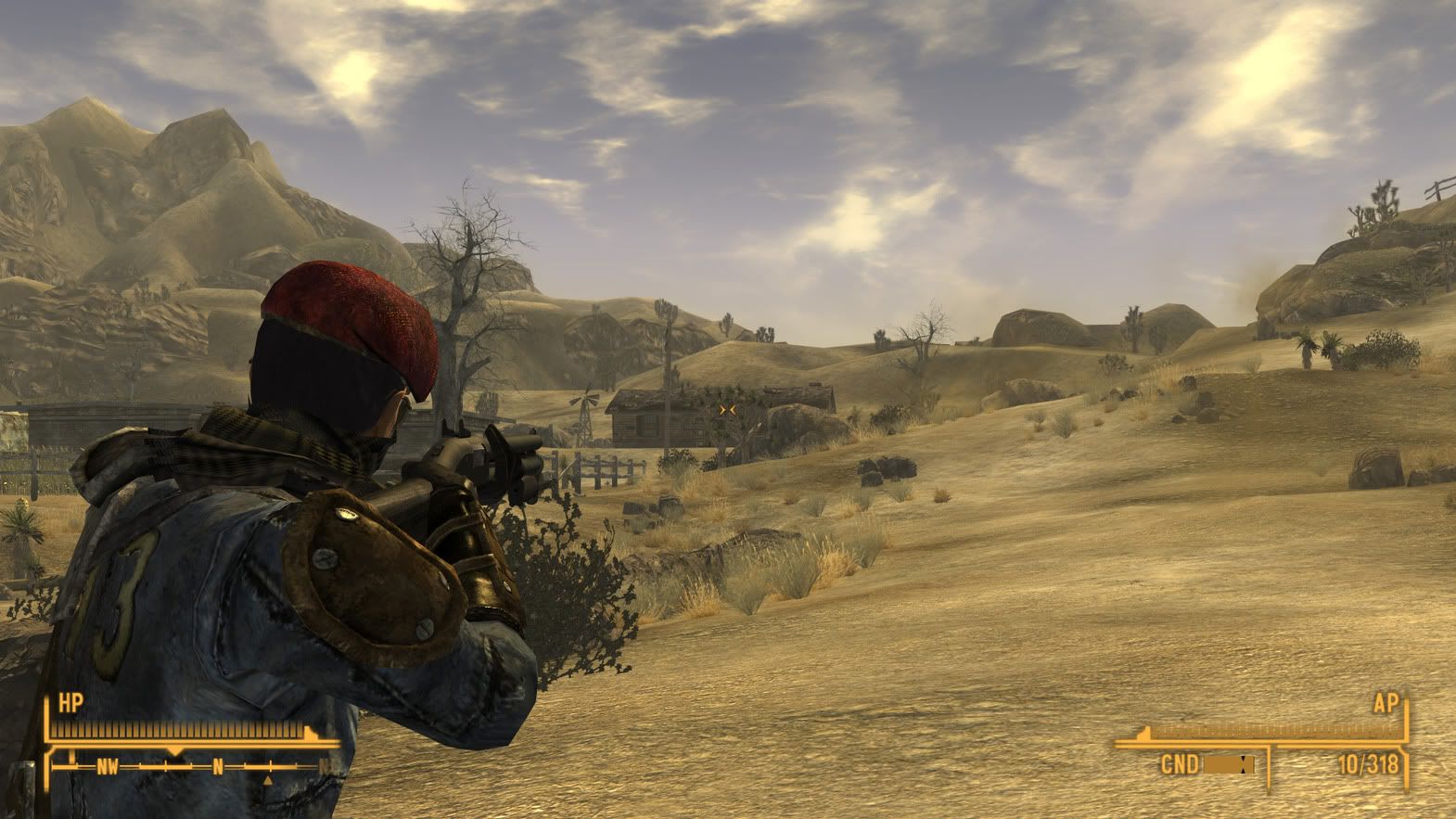The width and height of the screenshot is (1456, 819).
Task: Click the small tick marker right of the N
Action: click(x=244, y=766)
